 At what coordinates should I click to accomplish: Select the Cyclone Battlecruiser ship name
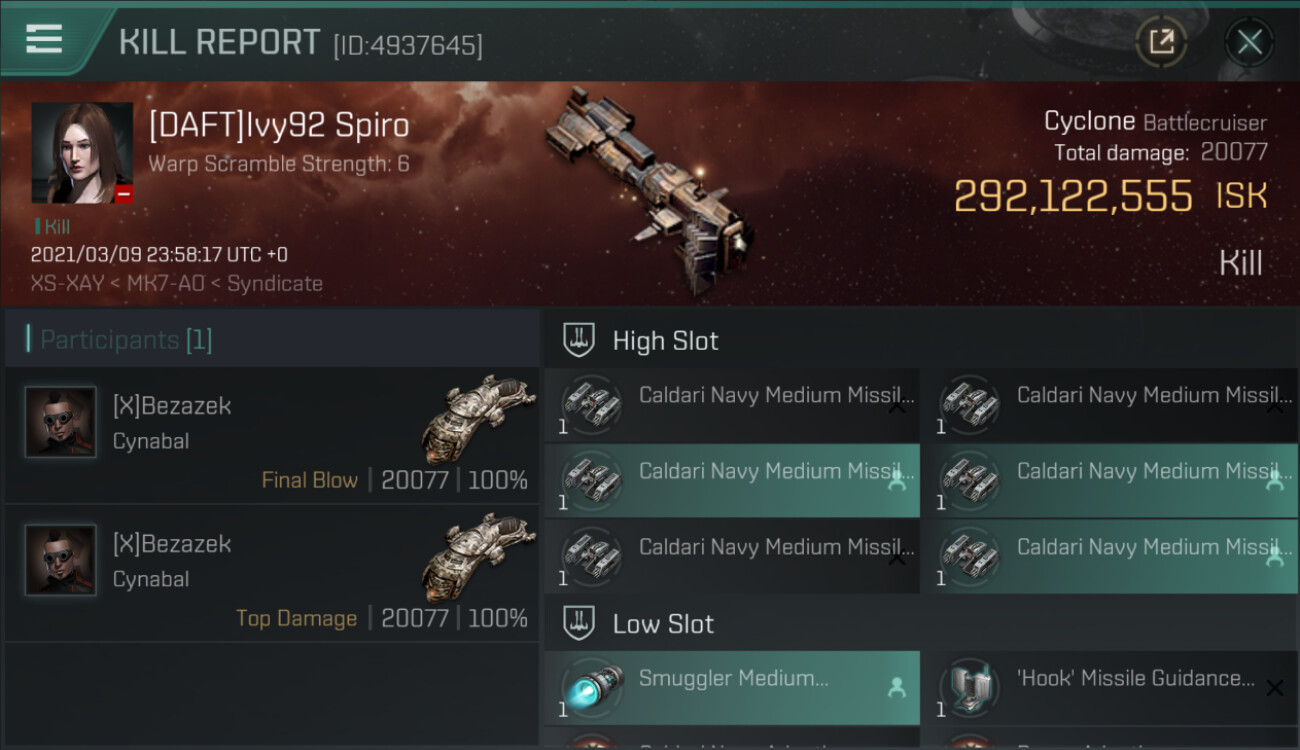point(1089,122)
